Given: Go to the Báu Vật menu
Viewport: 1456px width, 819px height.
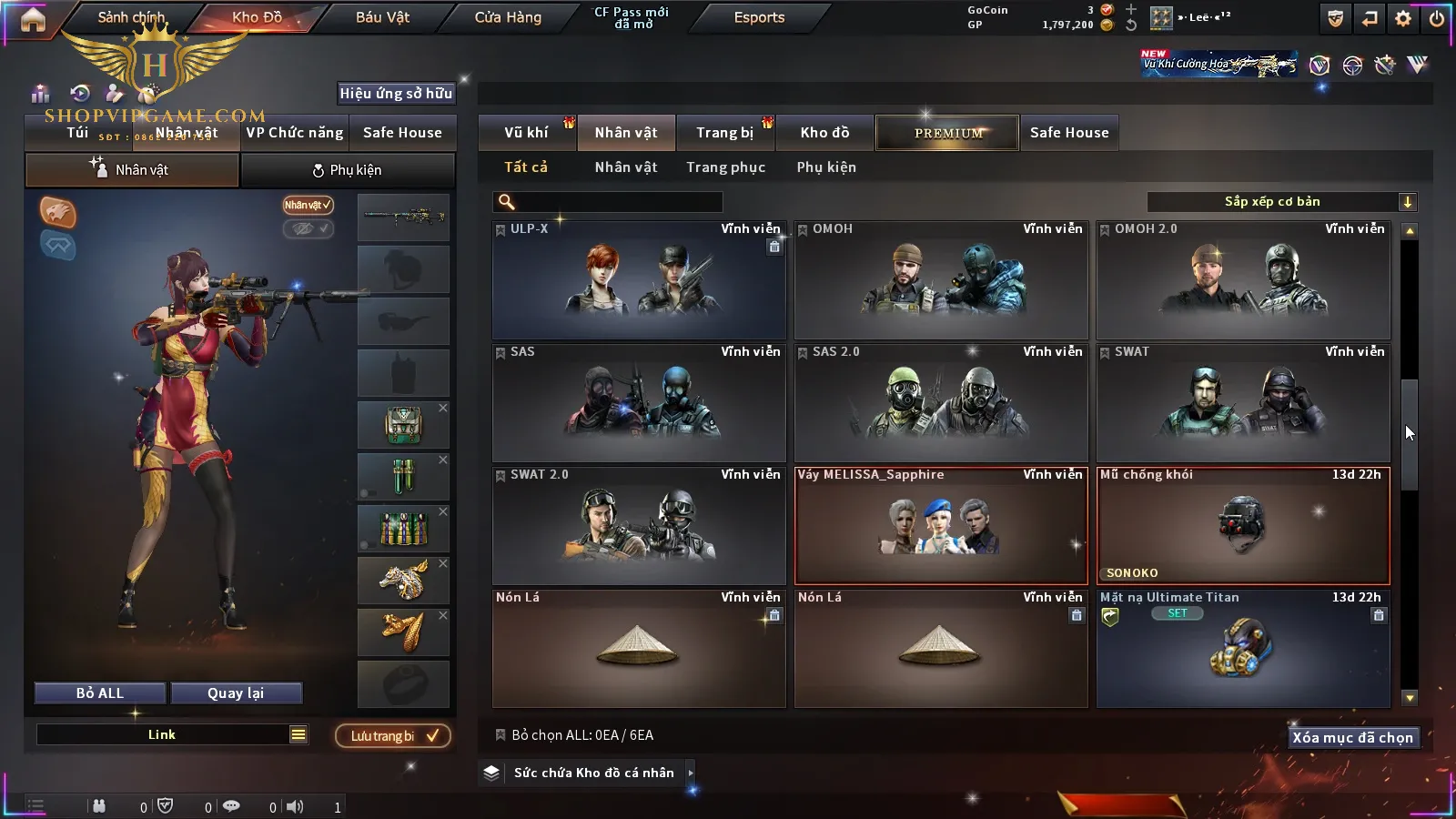Looking at the screenshot, I should 382,17.
